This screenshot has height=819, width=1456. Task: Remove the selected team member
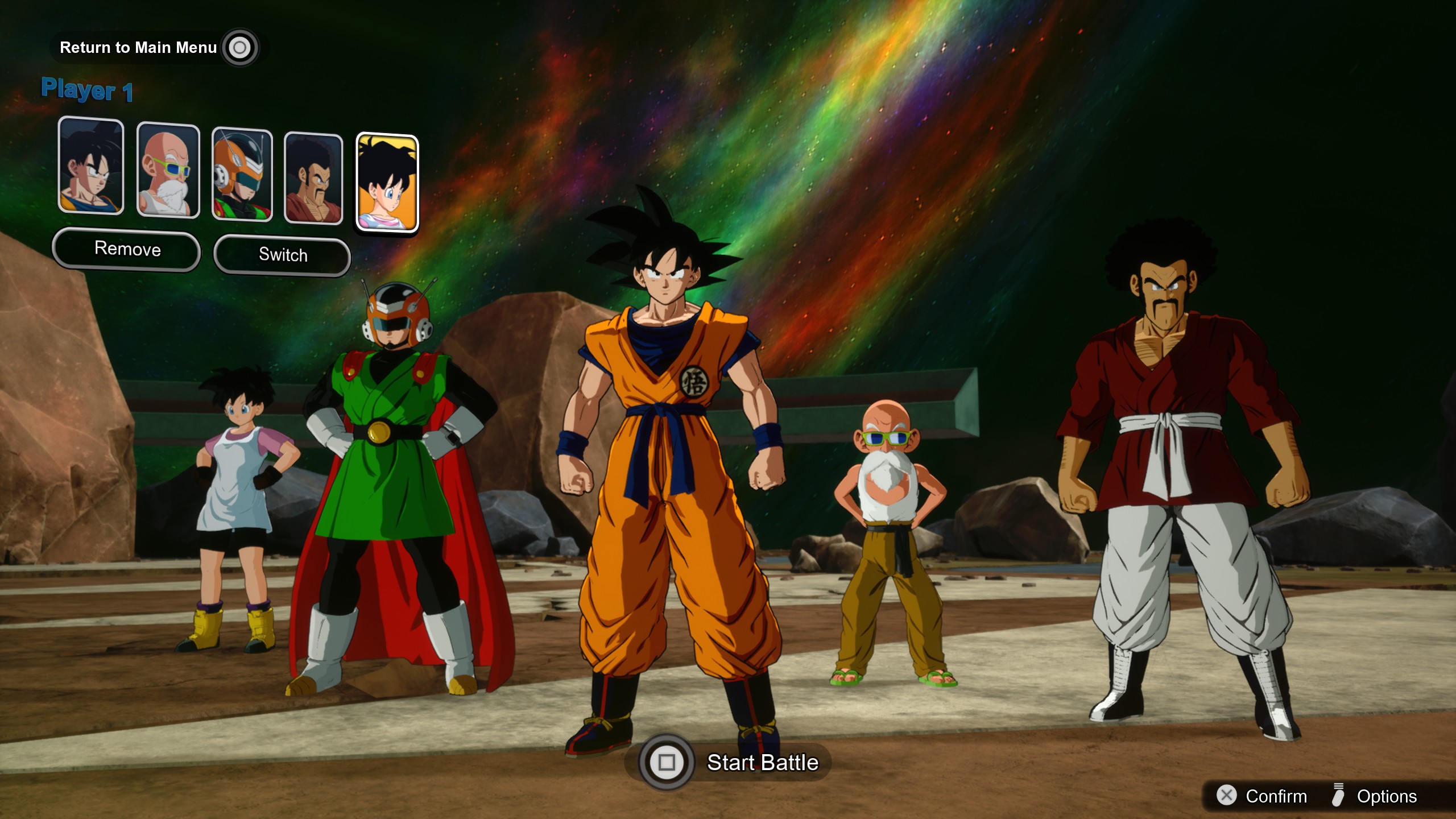click(x=127, y=249)
